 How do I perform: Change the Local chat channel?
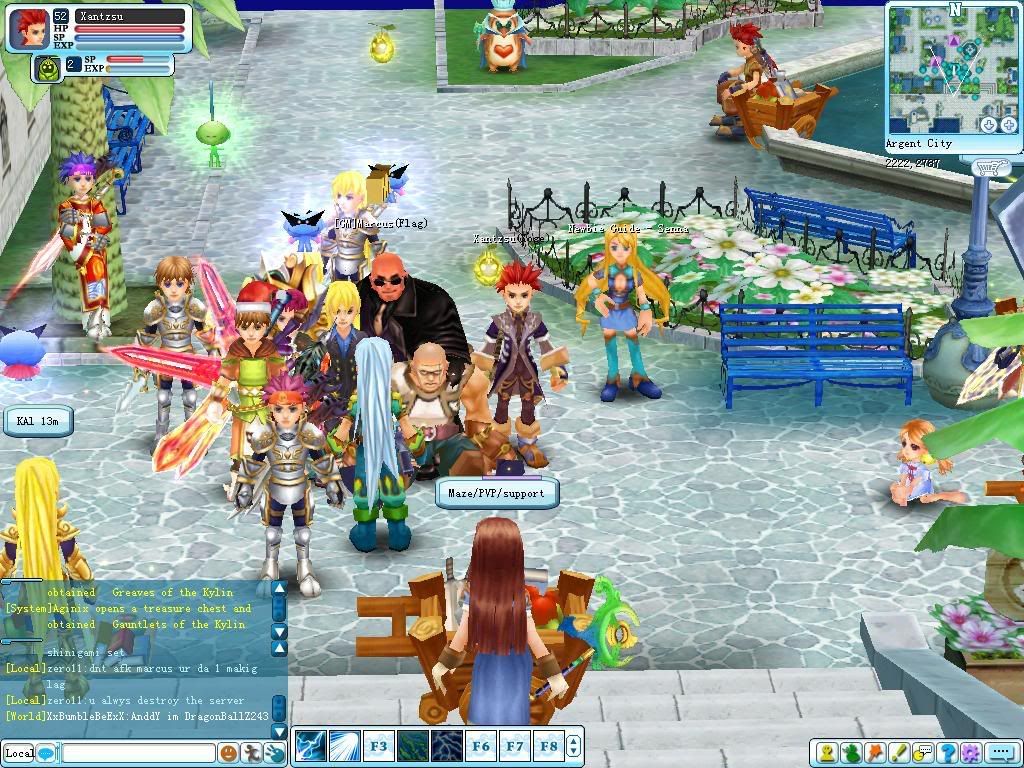pos(19,753)
